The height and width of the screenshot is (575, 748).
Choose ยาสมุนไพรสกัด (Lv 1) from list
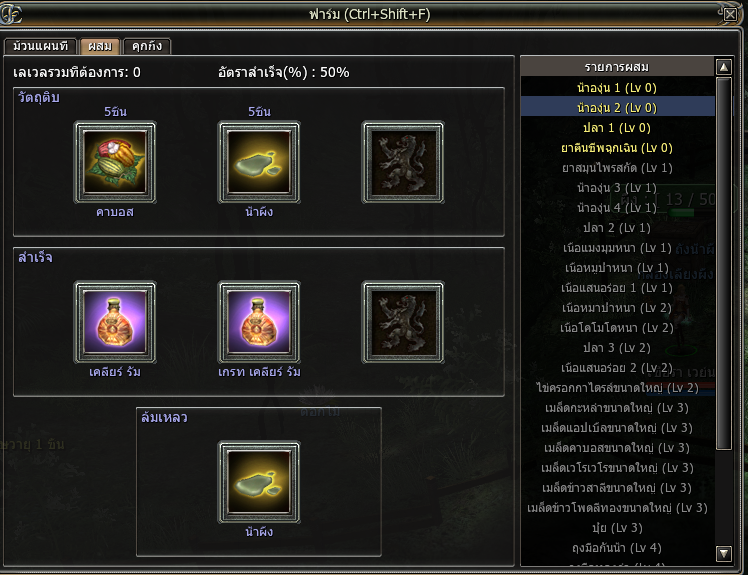(617, 168)
